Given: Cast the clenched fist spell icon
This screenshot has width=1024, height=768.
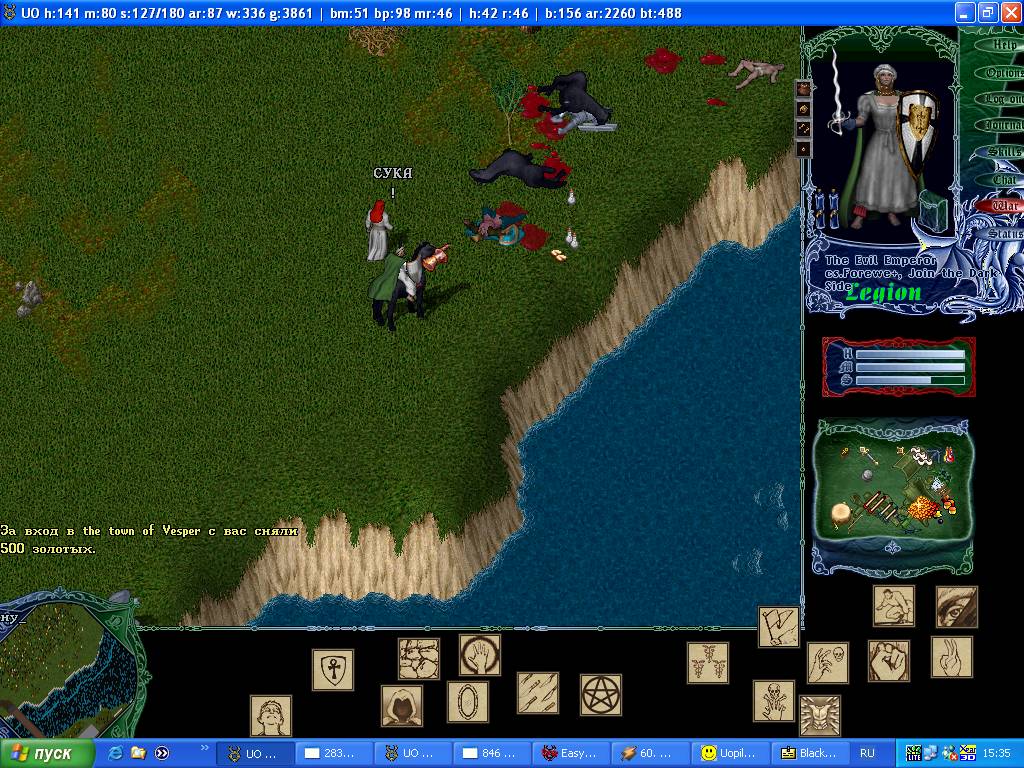Looking at the screenshot, I should (x=888, y=661).
